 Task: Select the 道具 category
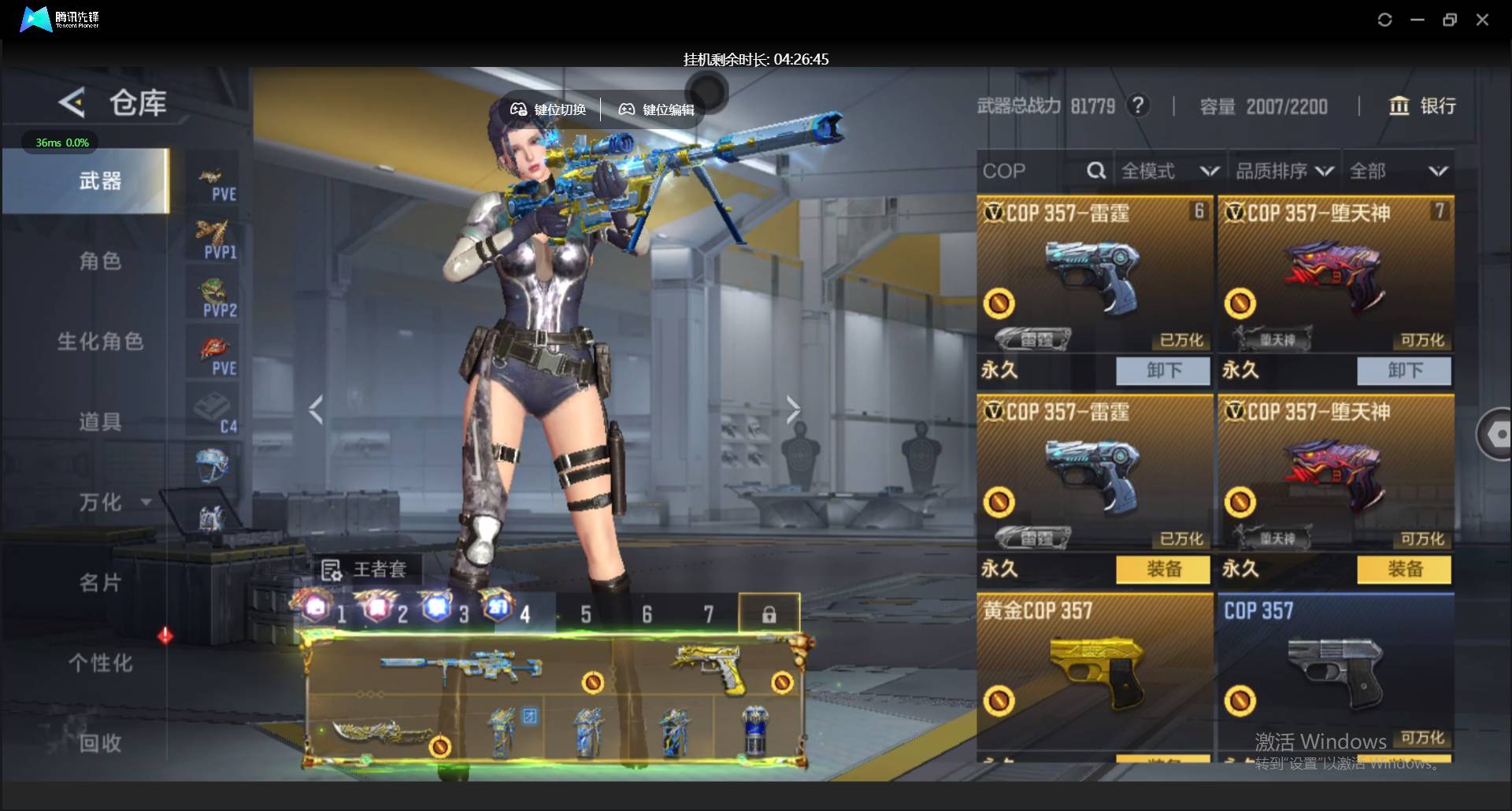[100, 422]
